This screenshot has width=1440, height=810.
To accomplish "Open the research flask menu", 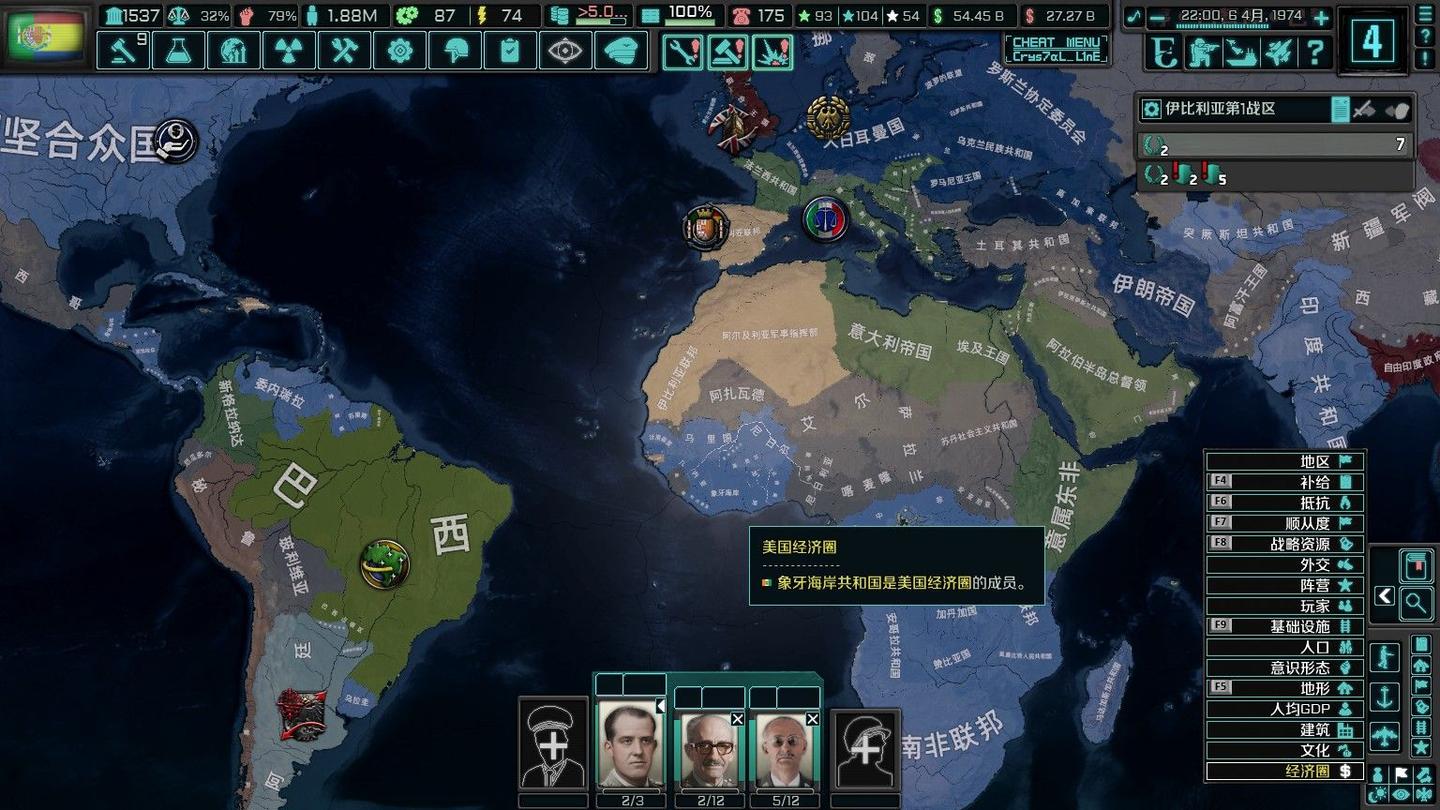I will tap(179, 50).
